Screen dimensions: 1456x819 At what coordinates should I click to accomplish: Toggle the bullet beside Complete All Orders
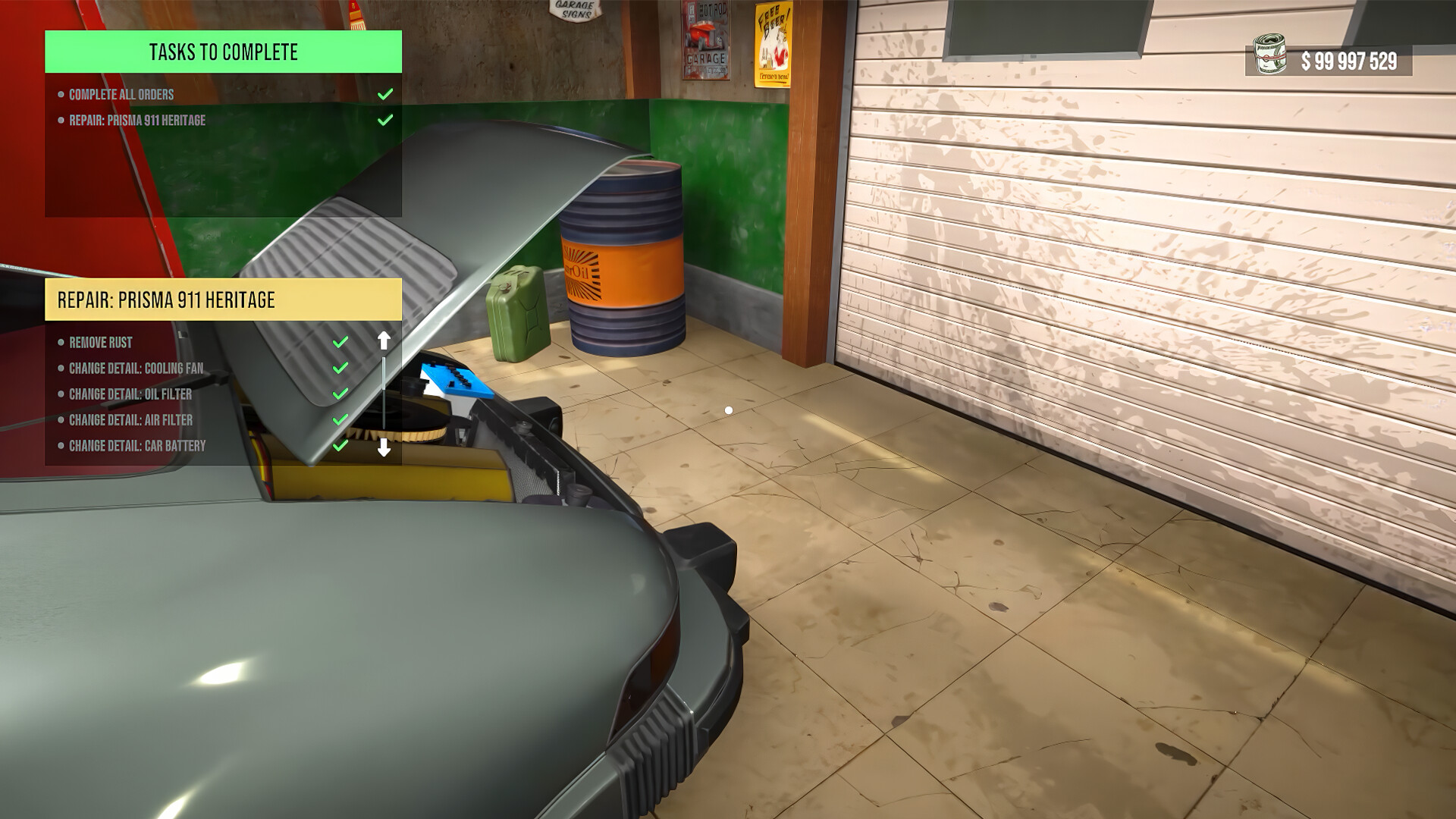click(x=61, y=94)
